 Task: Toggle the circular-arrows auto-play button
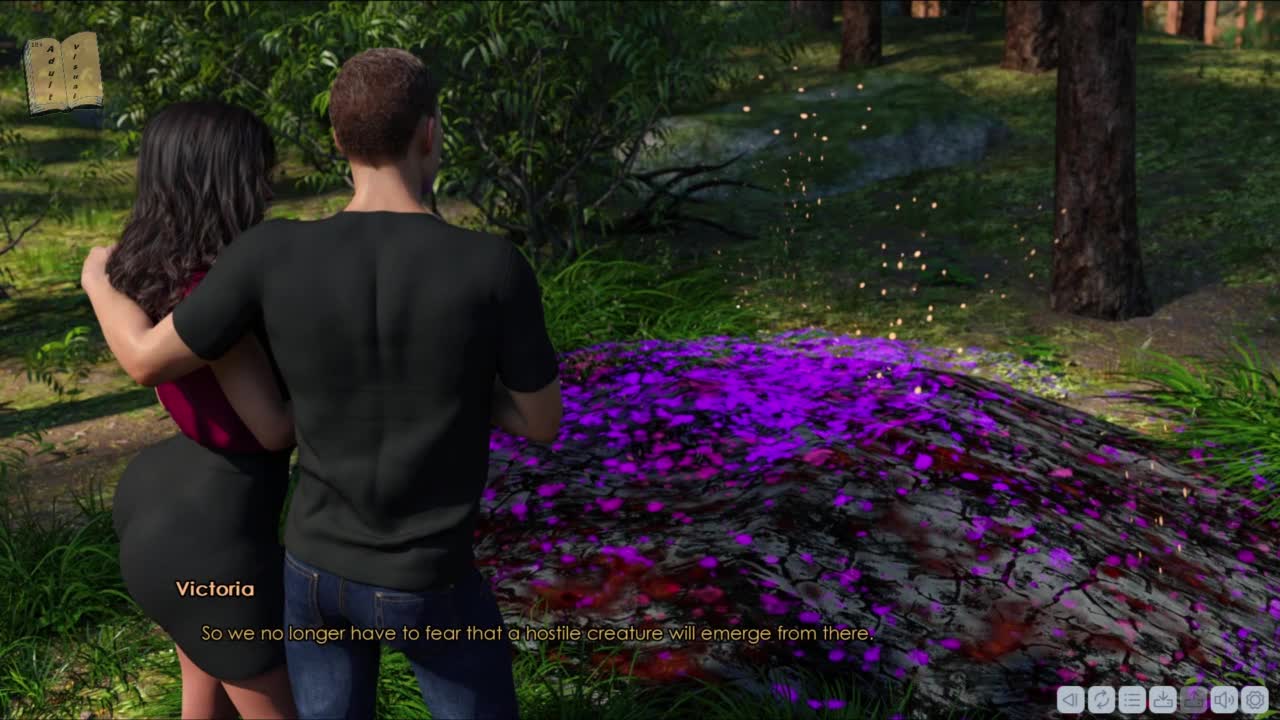(1101, 699)
